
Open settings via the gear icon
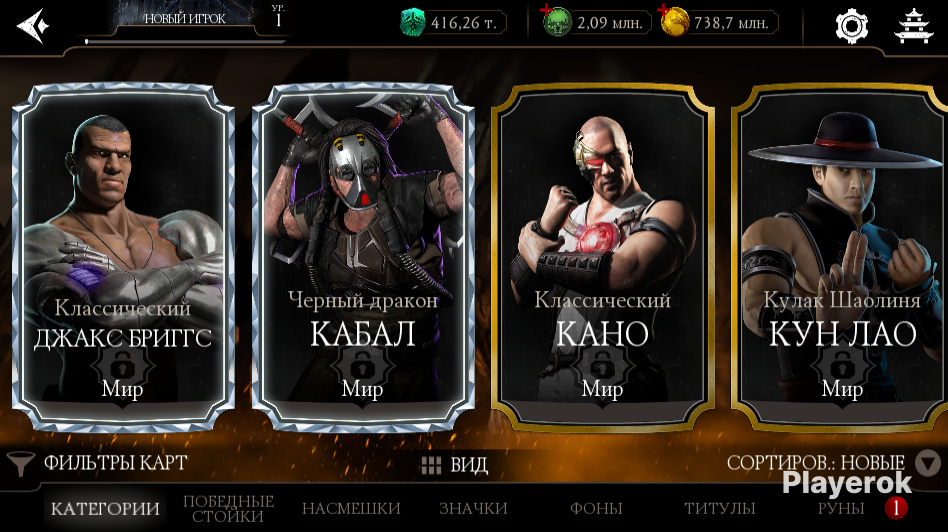click(x=851, y=25)
